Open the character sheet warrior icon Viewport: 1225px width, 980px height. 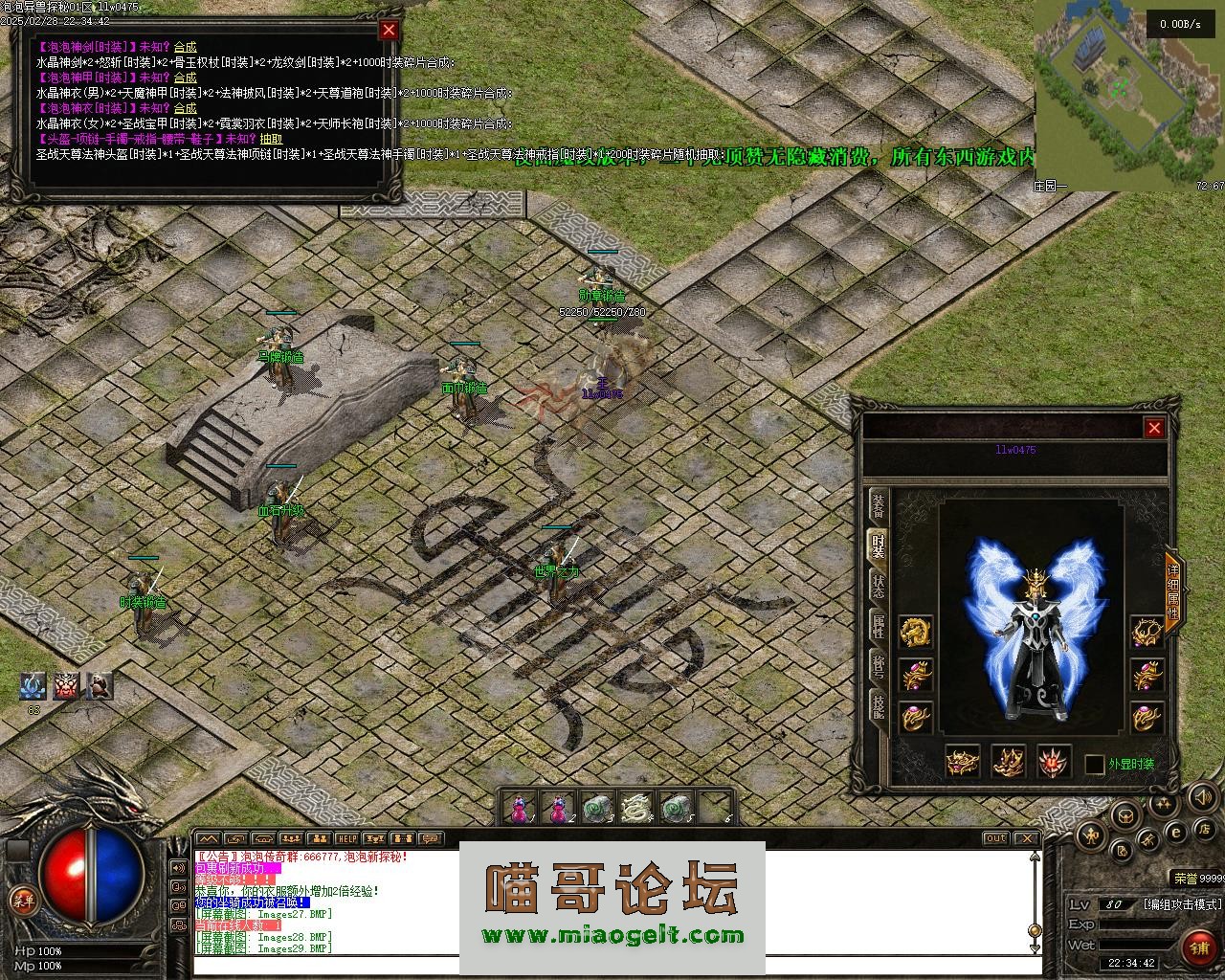(1091, 836)
